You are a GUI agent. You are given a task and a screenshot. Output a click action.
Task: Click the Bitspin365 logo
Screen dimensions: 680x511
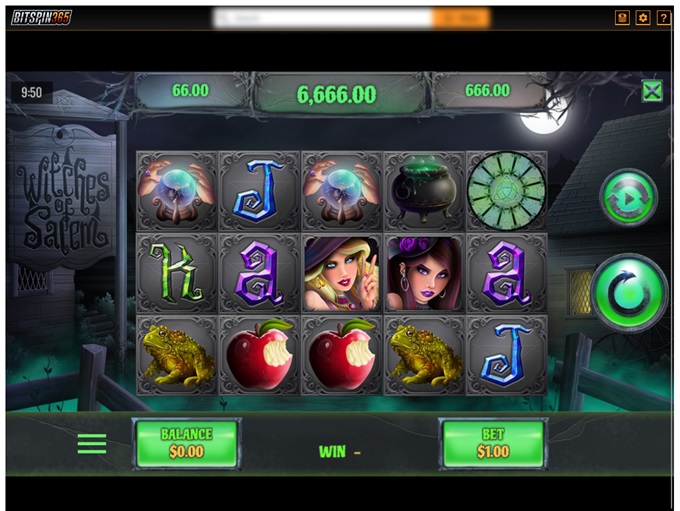(42, 18)
